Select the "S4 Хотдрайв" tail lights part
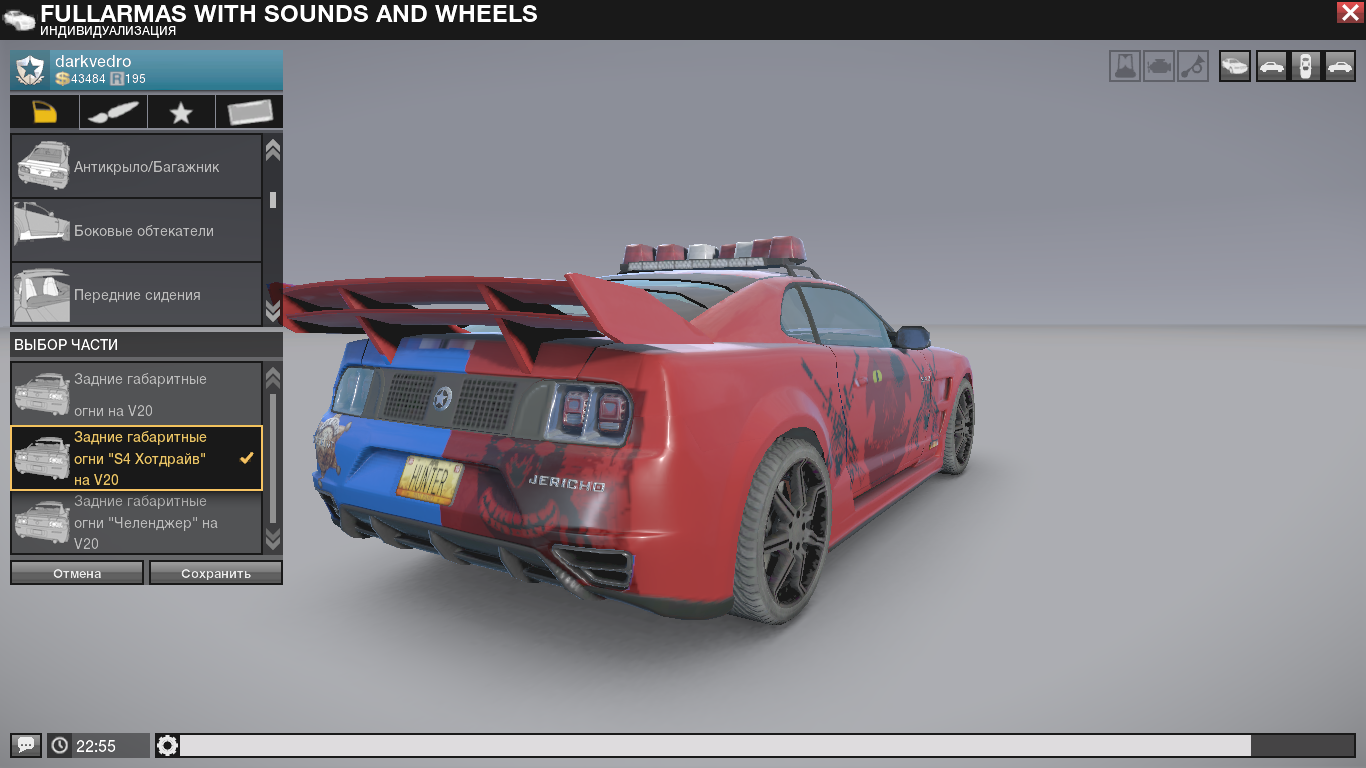Screen dimensions: 1366x768 [136, 458]
